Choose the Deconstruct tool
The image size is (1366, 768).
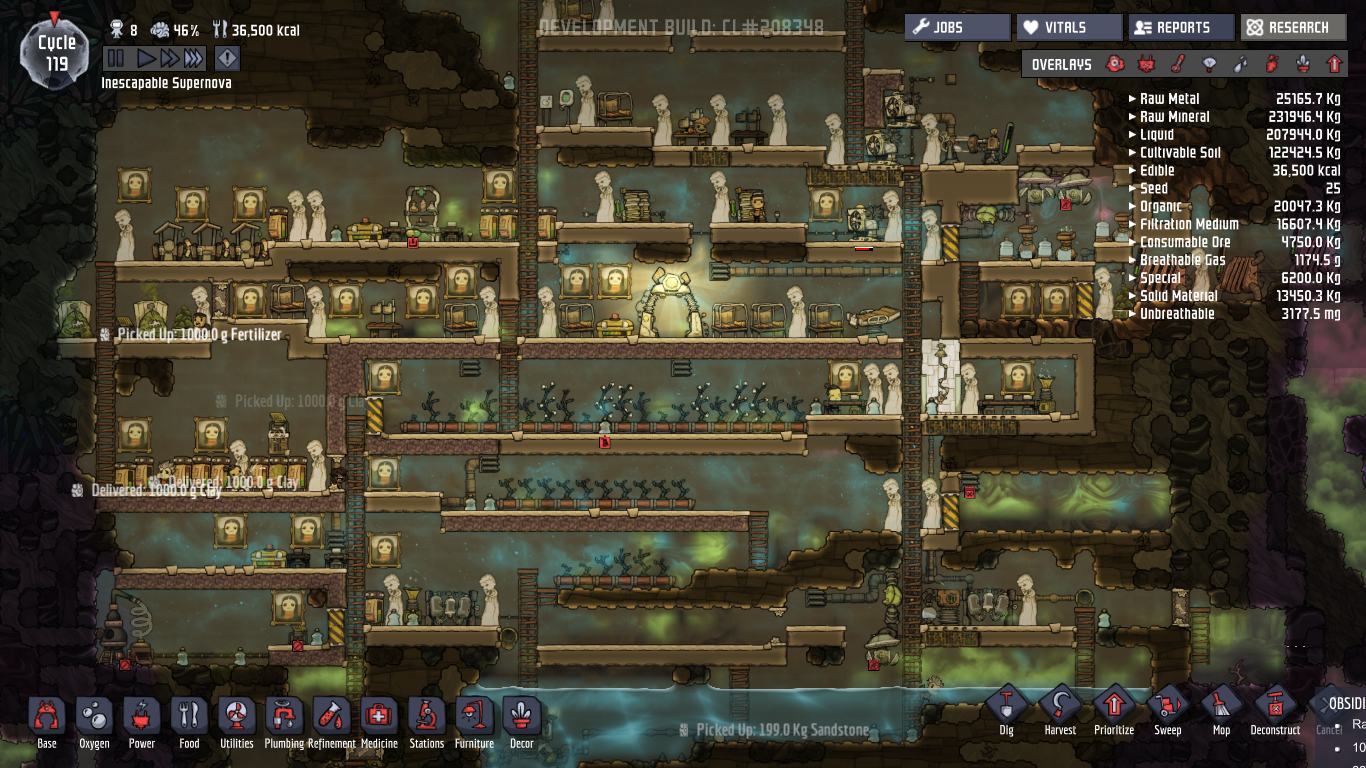pyautogui.click(x=1275, y=710)
